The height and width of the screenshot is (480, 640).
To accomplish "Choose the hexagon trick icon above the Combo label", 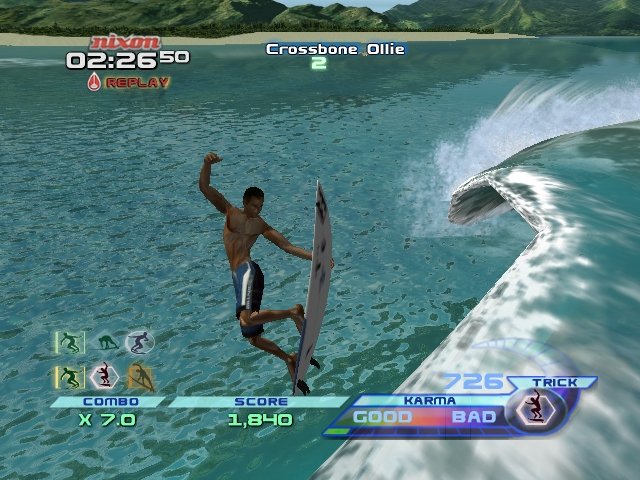I will (104, 376).
